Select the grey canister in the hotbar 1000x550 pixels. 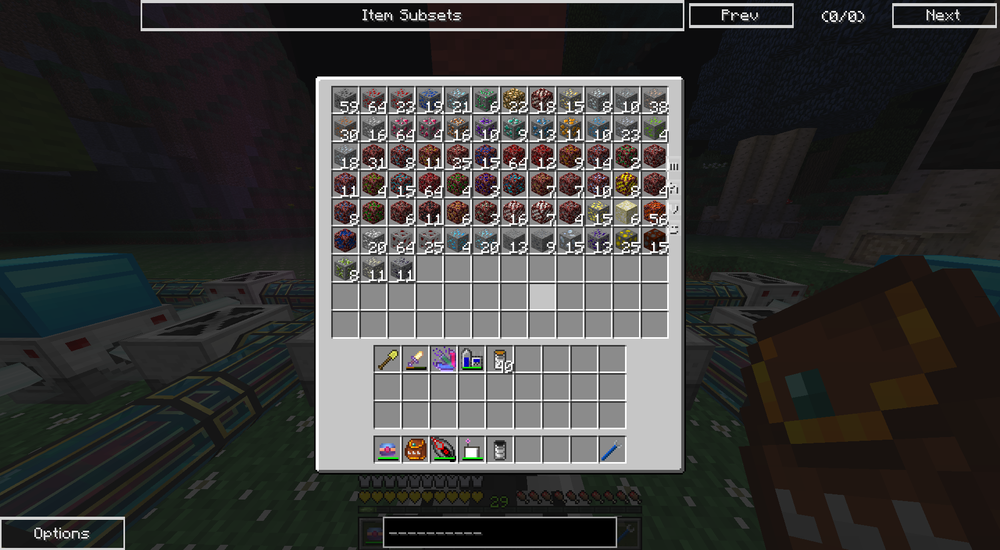pyautogui.click(x=500, y=450)
